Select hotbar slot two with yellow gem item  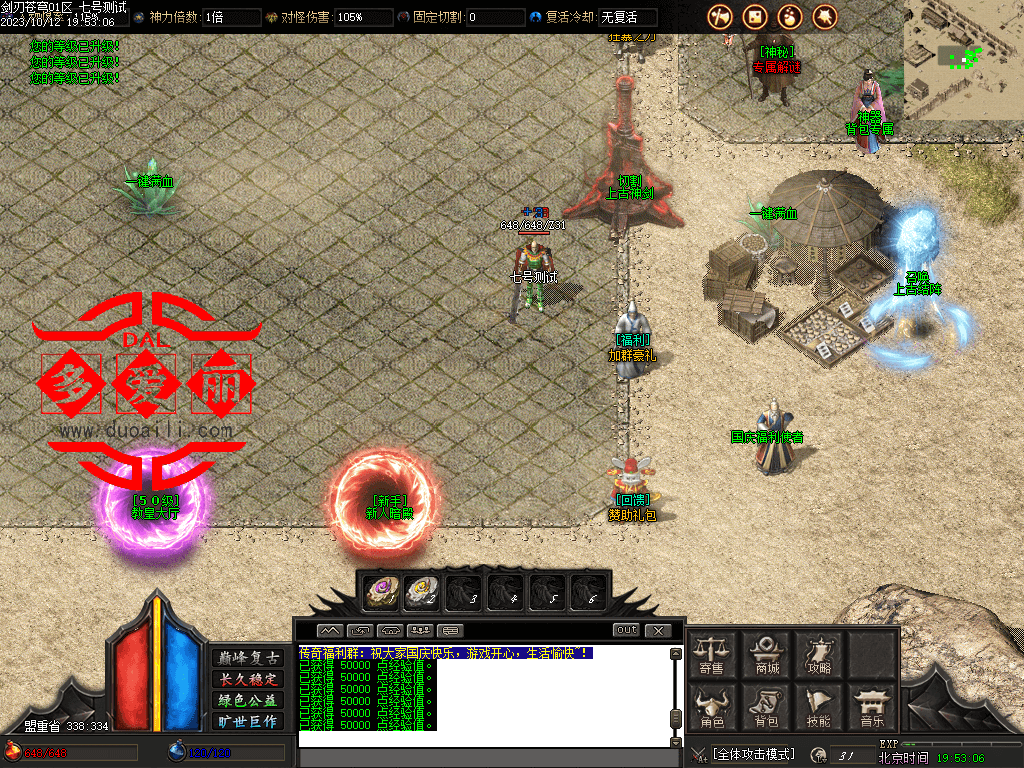[x=422, y=592]
